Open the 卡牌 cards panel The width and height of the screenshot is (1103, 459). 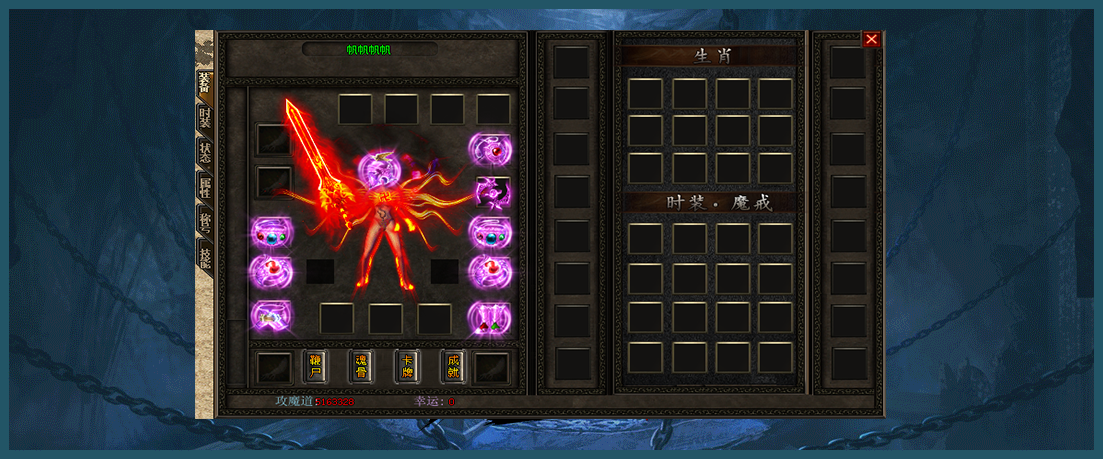click(407, 366)
